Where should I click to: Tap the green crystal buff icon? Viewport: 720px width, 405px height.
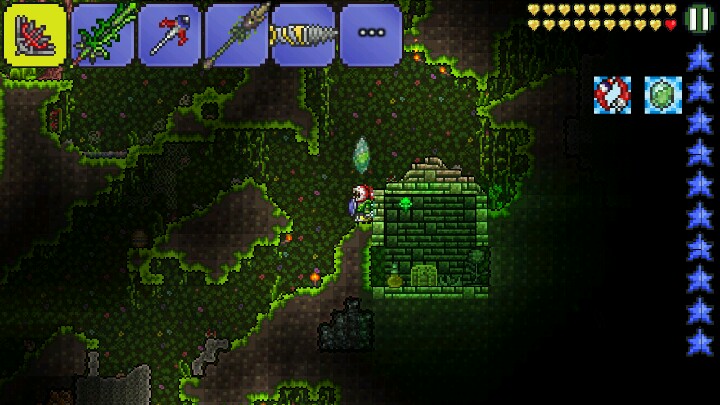662,94
